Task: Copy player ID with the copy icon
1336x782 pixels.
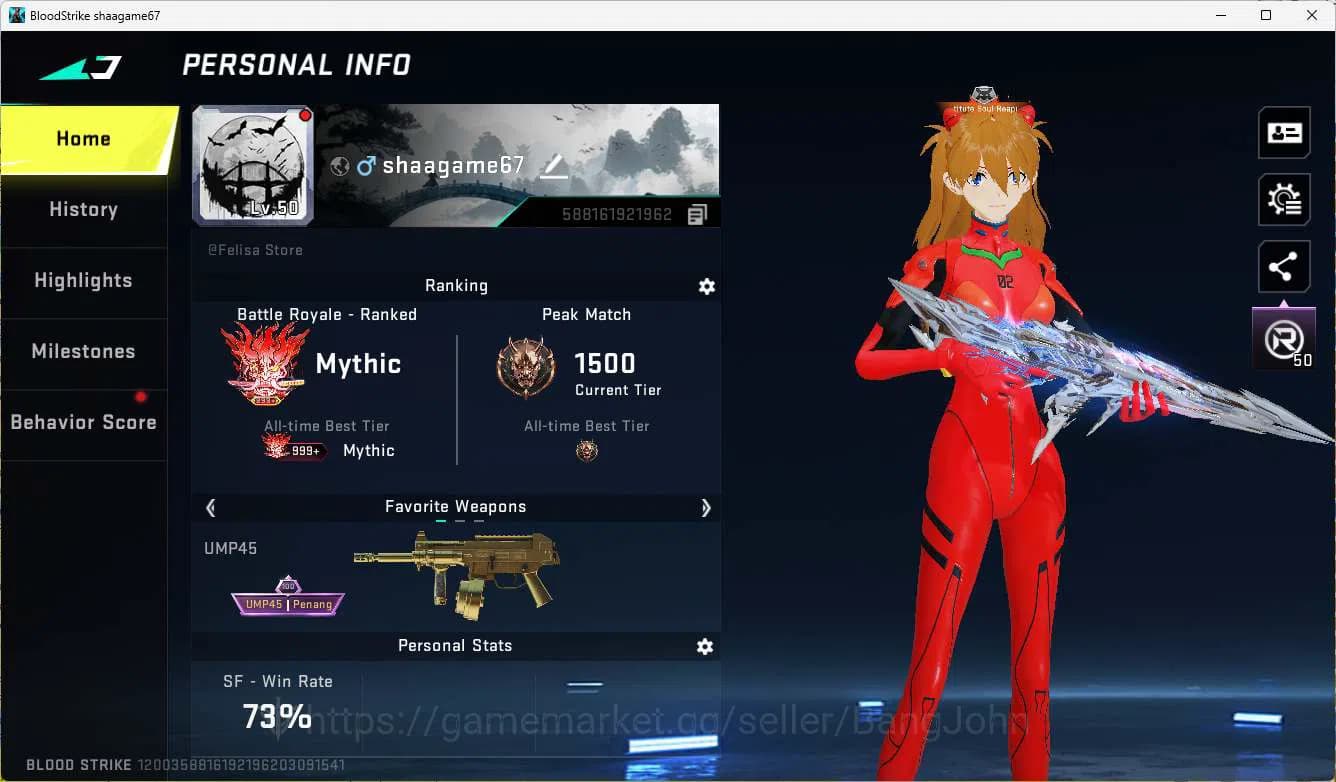Action: point(697,213)
